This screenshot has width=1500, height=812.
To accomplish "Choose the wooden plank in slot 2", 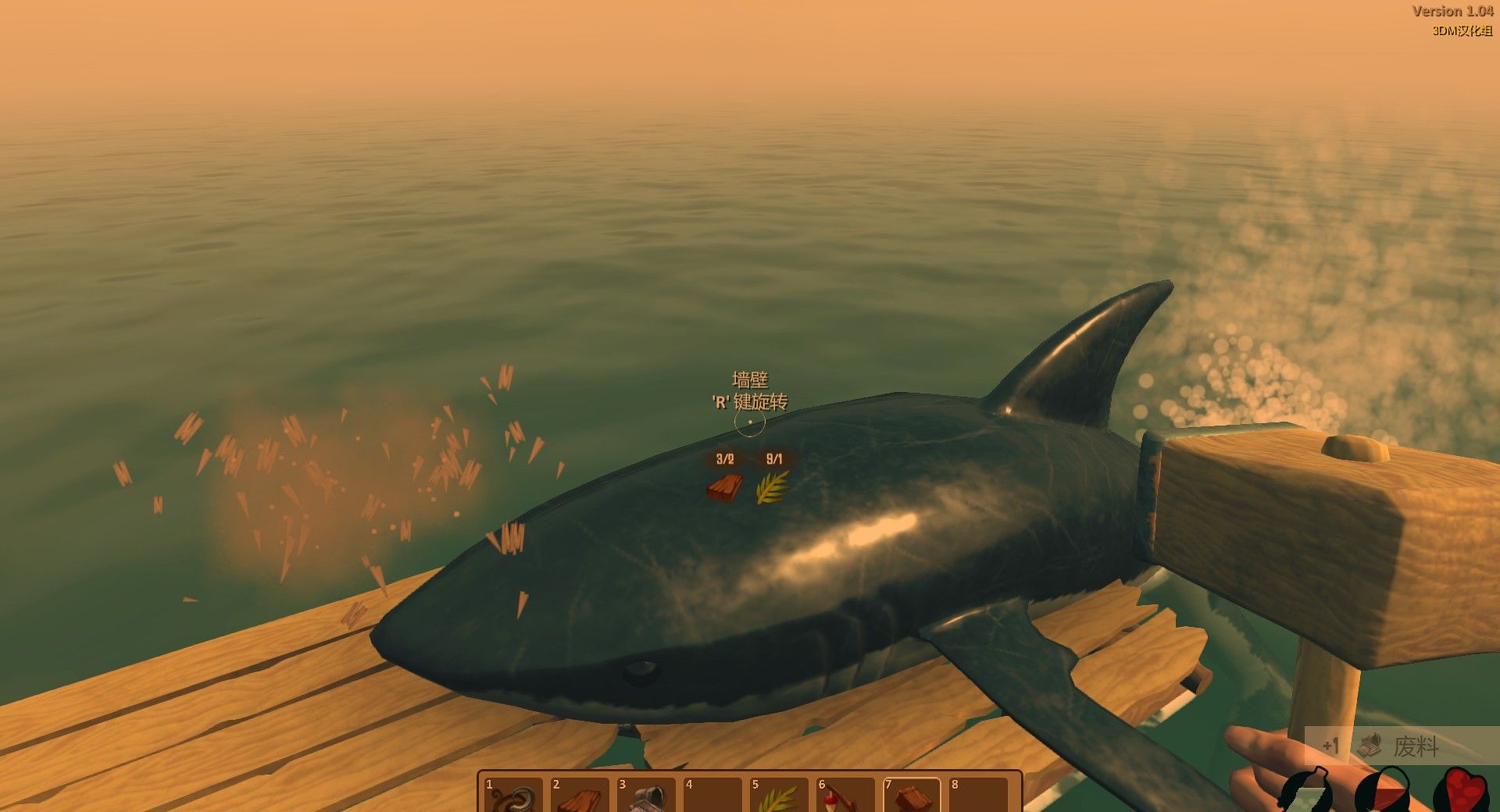I will point(579,796).
